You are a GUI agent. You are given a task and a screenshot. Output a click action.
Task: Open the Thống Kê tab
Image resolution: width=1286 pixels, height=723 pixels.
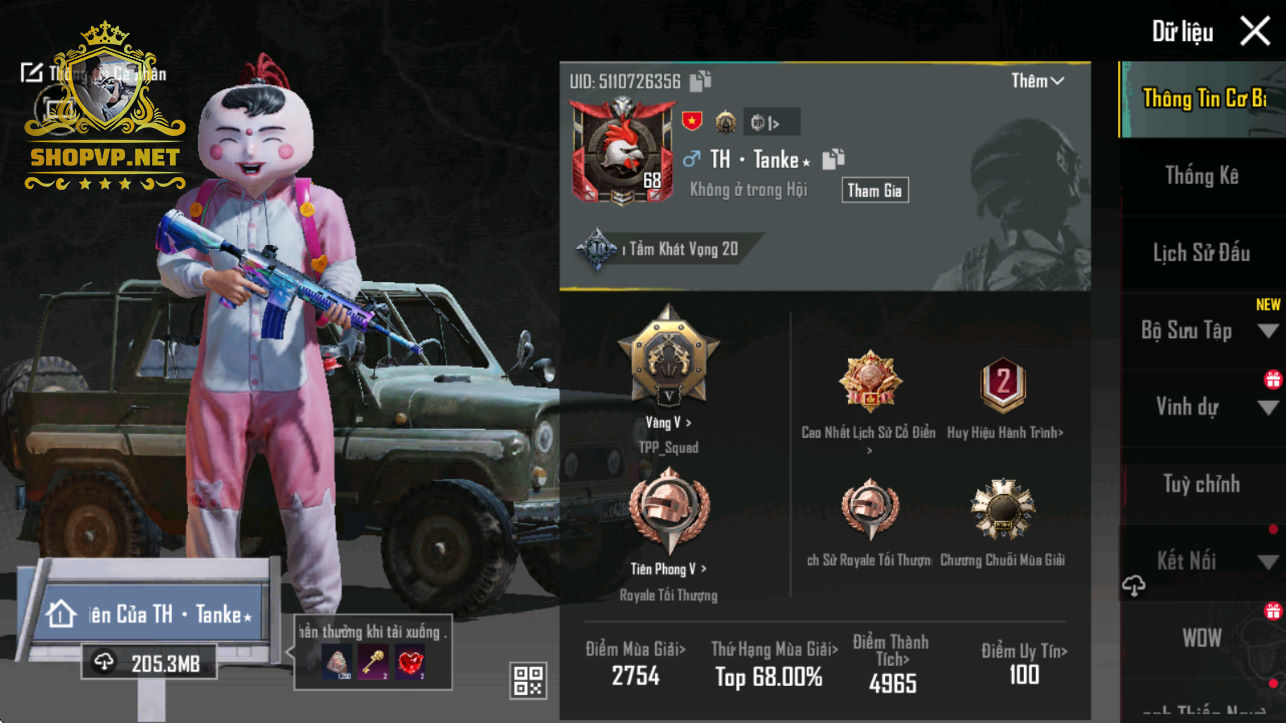(1201, 176)
